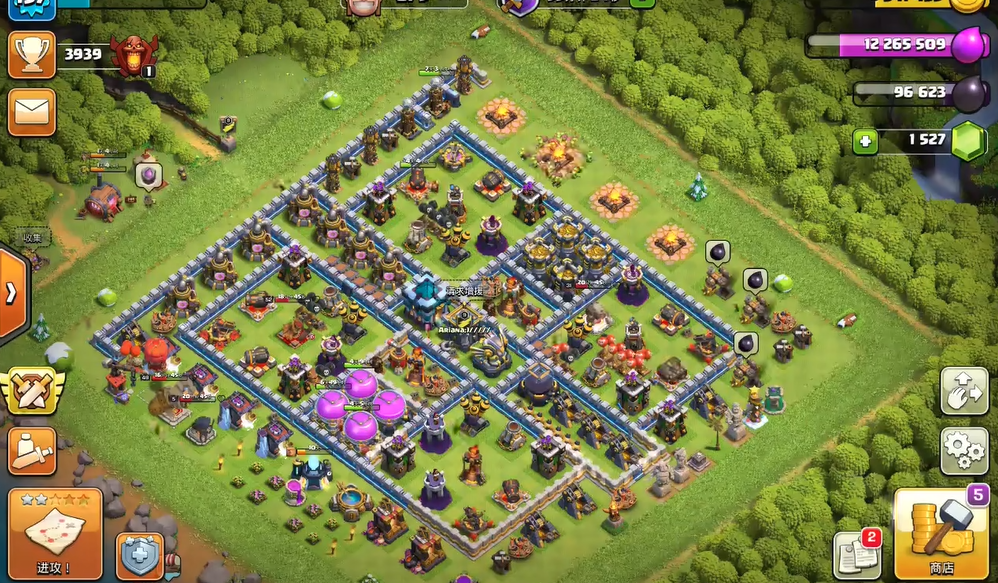Open the village layout editor hand button

[x=964, y=391]
